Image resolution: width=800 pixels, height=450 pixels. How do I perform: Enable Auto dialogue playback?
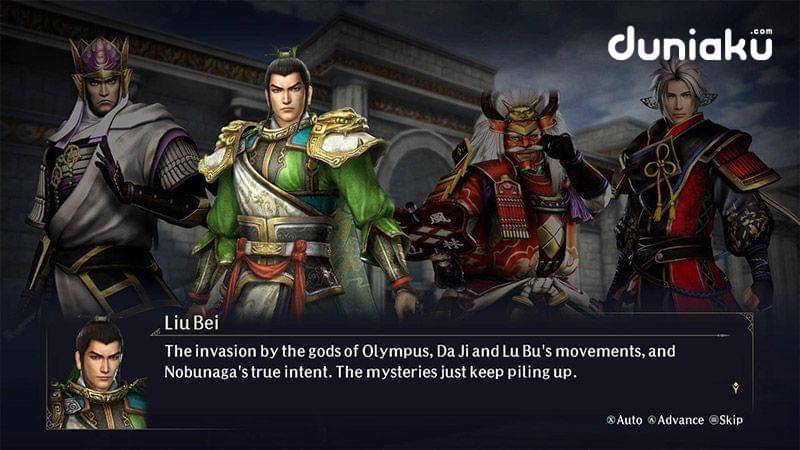pyautogui.click(x=624, y=420)
